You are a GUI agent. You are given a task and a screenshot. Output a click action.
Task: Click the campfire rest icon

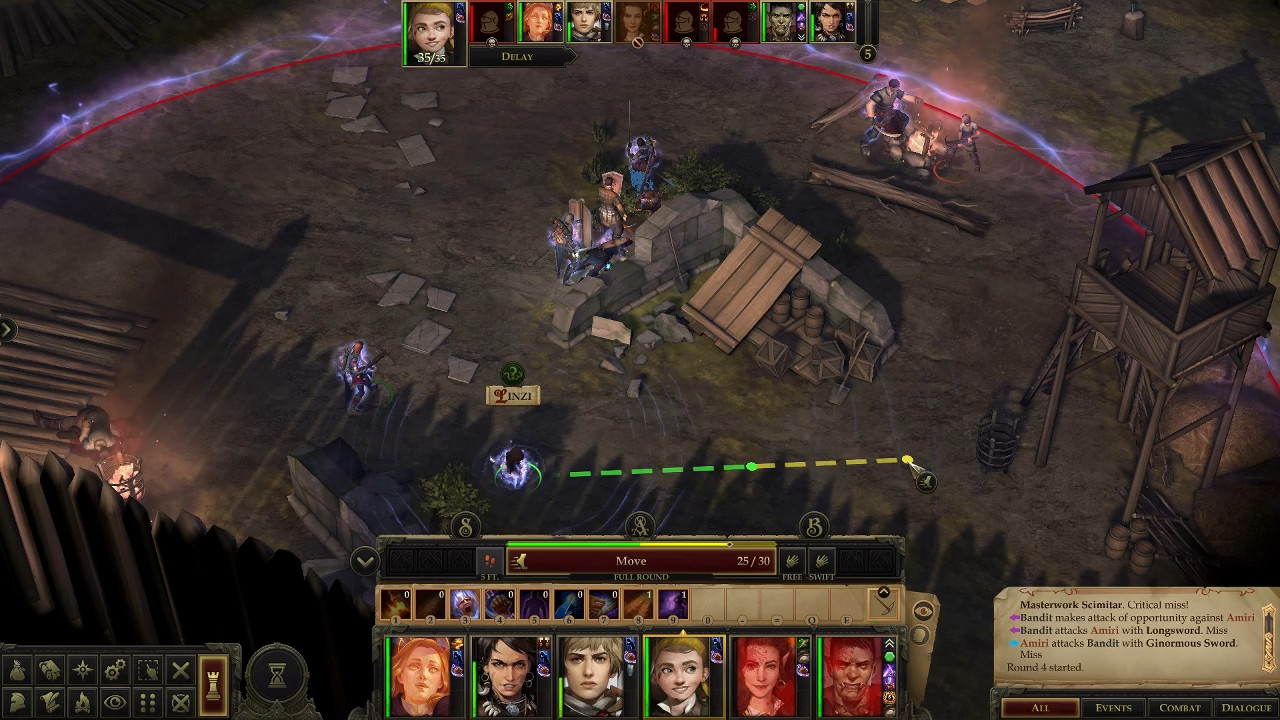point(83,702)
